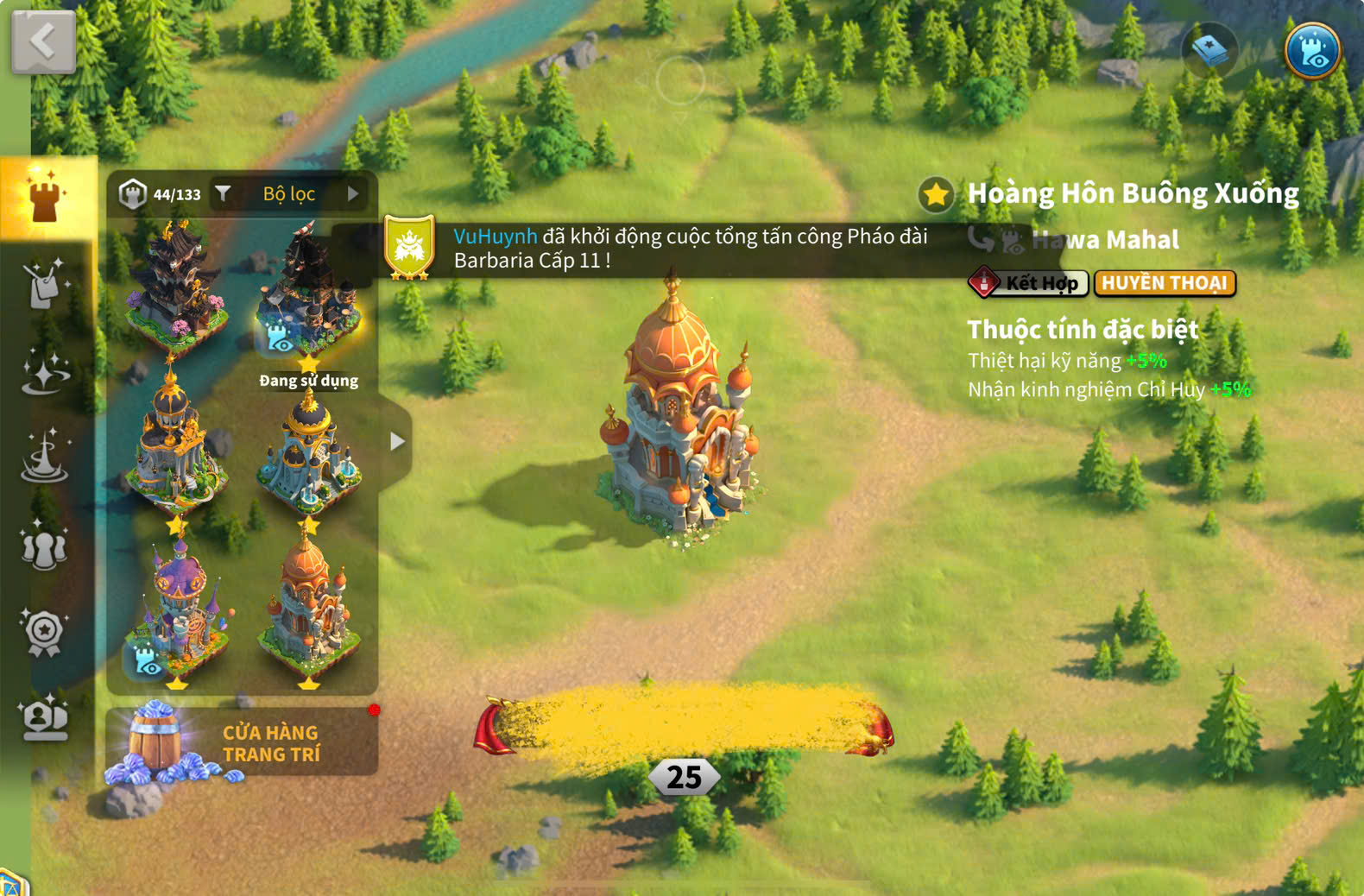Viewport: 1364px width, 896px height.
Task: Open the dog tags decoration tab
Action: click(45, 285)
